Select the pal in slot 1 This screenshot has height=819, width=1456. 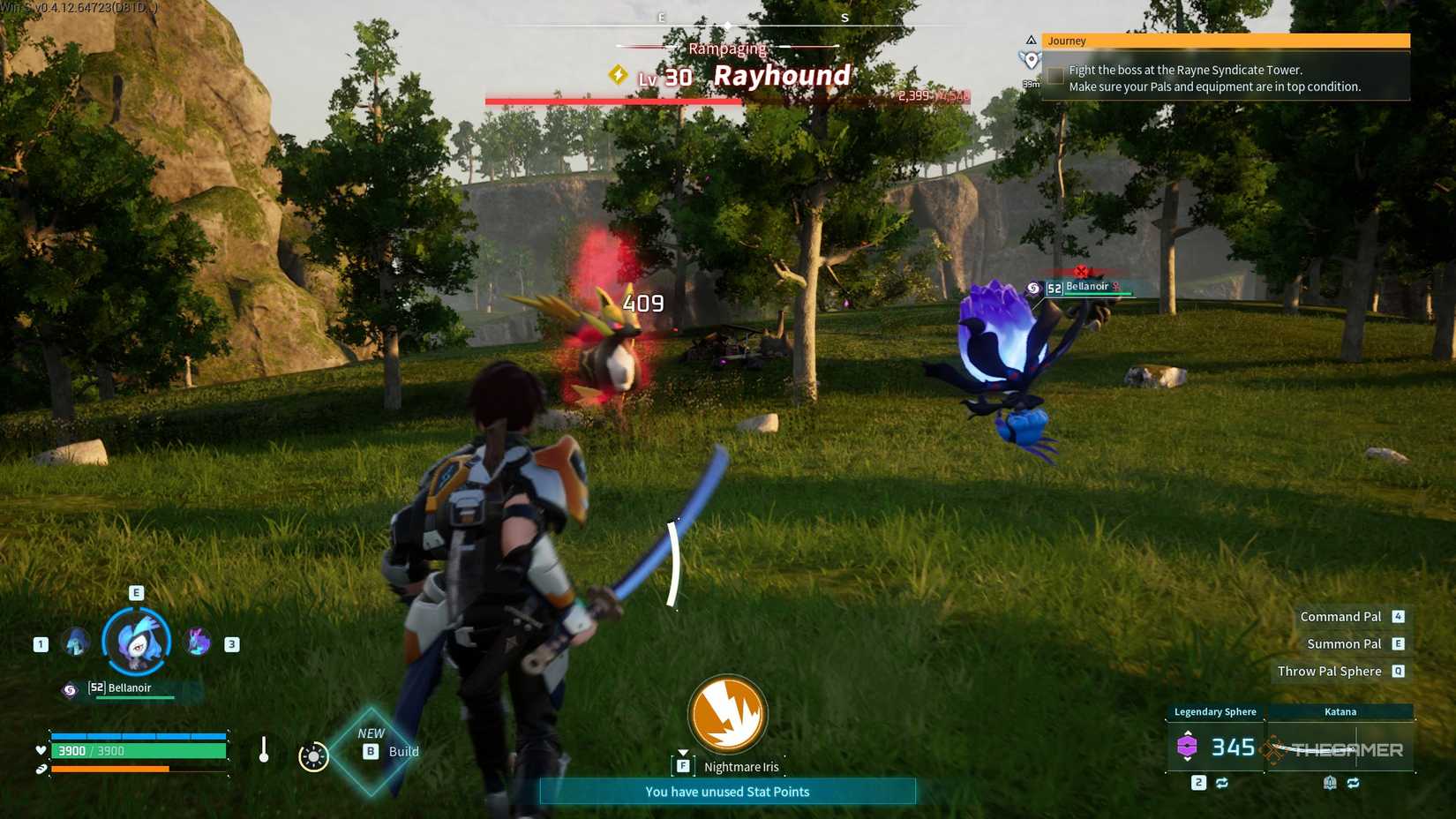click(x=75, y=643)
